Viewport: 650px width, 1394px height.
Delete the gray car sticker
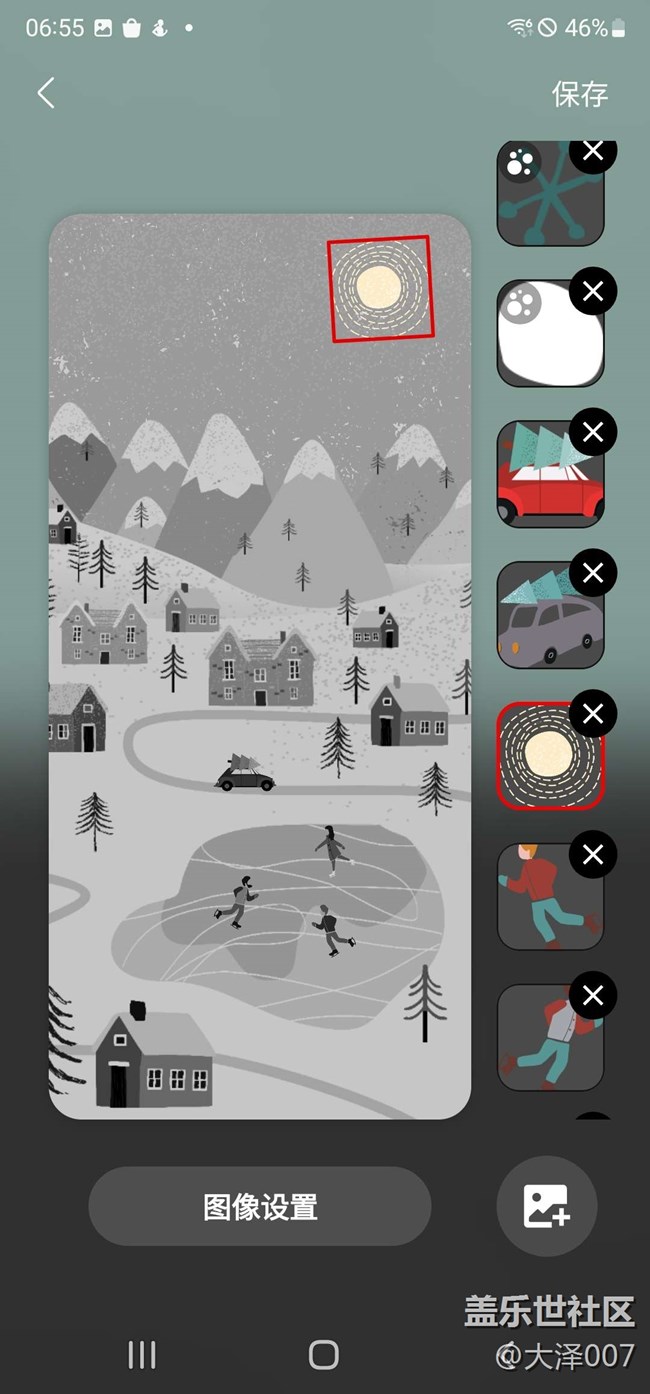click(x=593, y=573)
